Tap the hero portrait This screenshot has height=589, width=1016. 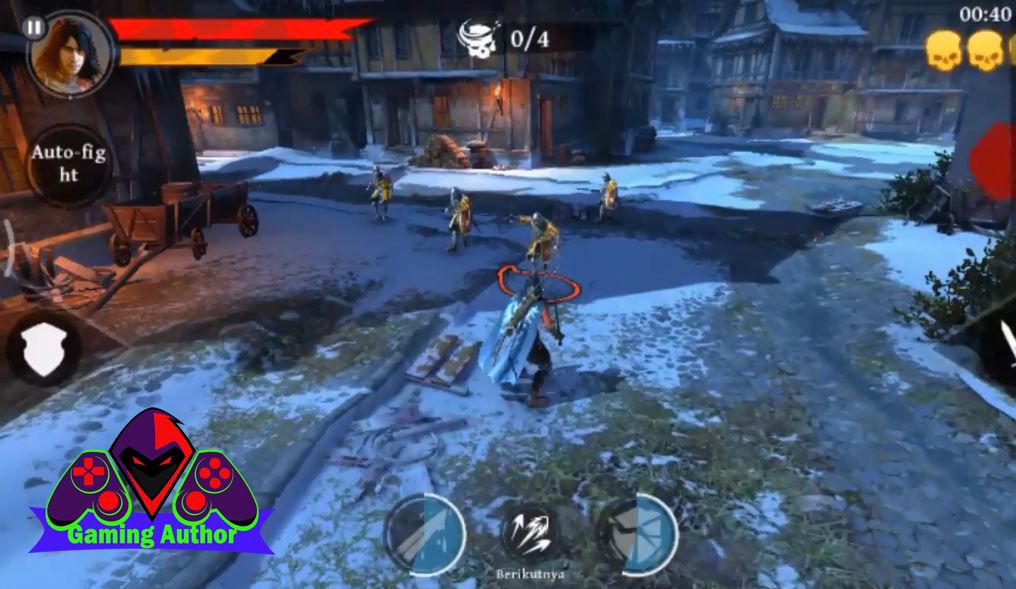pyautogui.click(x=71, y=55)
